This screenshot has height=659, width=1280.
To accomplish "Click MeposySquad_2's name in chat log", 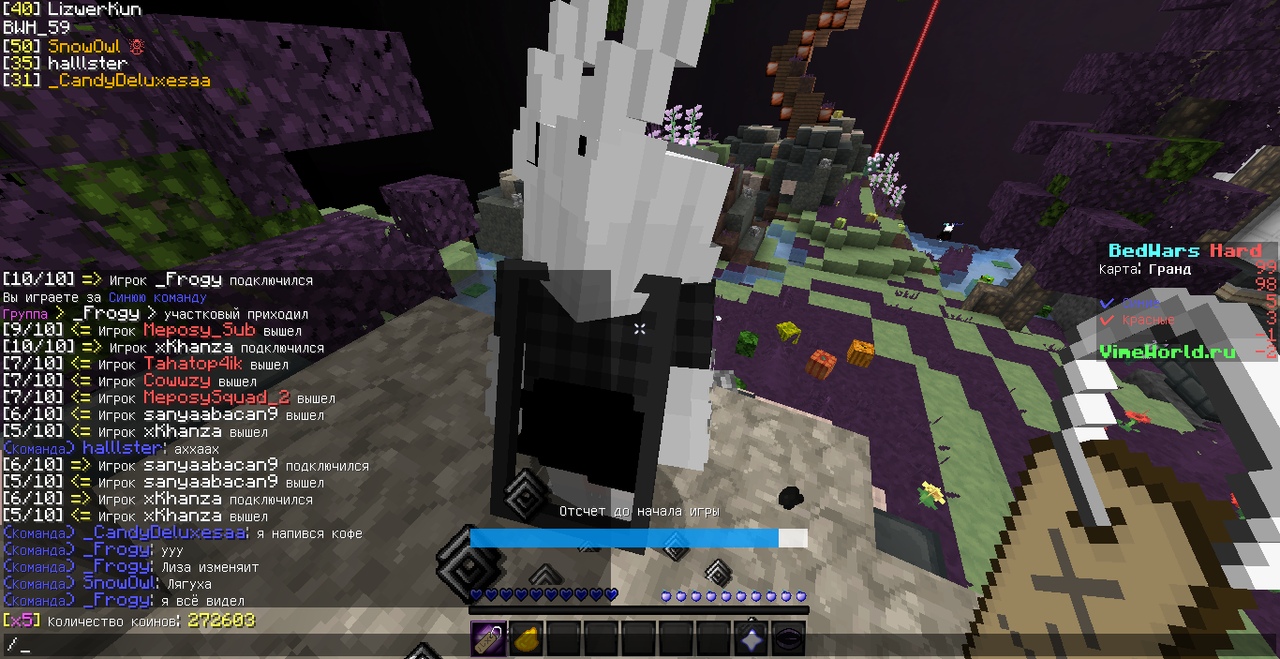I will pos(216,398).
